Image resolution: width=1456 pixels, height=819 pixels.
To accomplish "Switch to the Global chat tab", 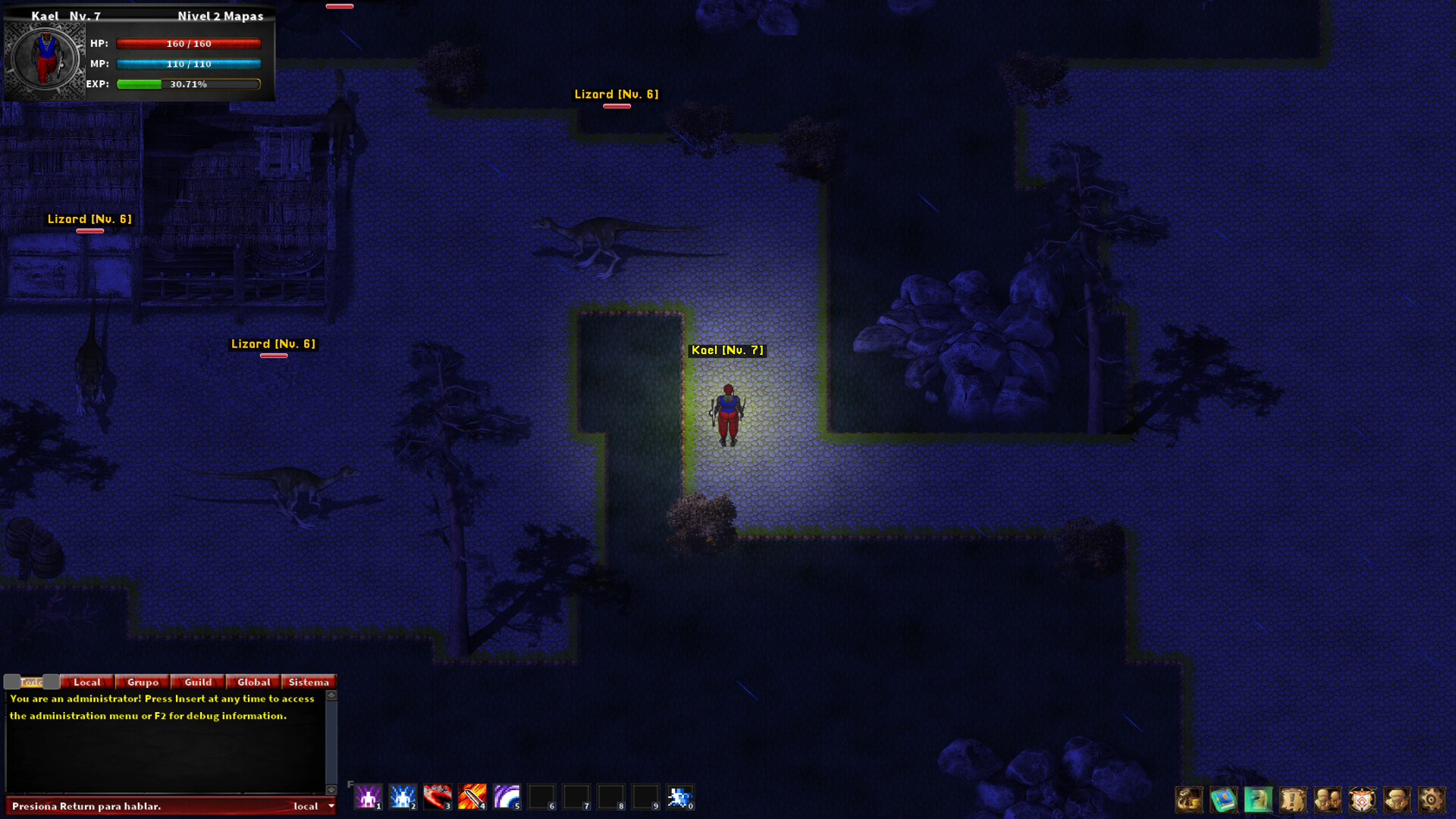I will [253, 682].
